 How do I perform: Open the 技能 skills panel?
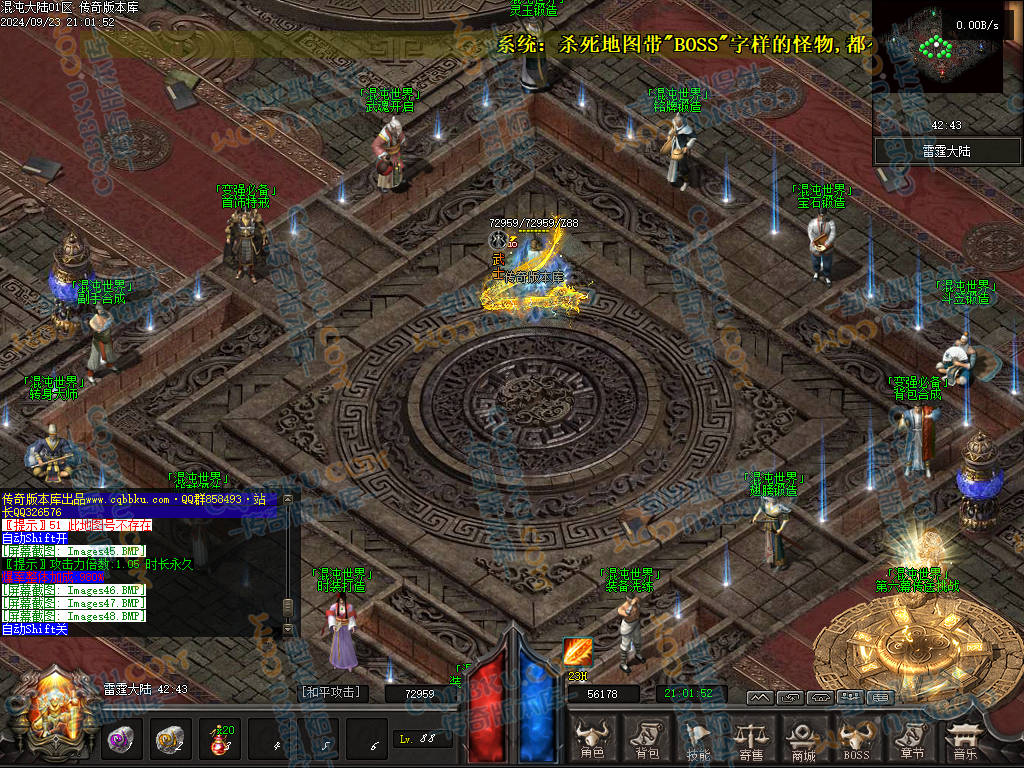[x=699, y=739]
